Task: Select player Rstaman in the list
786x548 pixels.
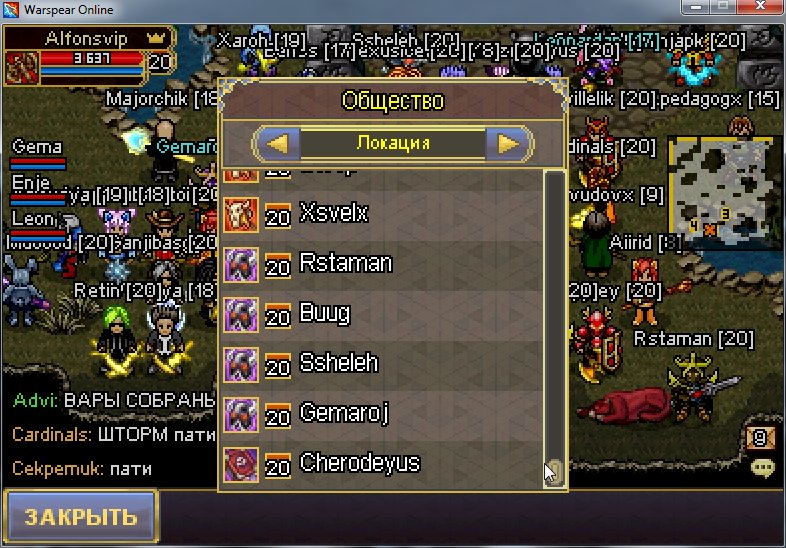Action: pyautogui.click(x=380, y=263)
